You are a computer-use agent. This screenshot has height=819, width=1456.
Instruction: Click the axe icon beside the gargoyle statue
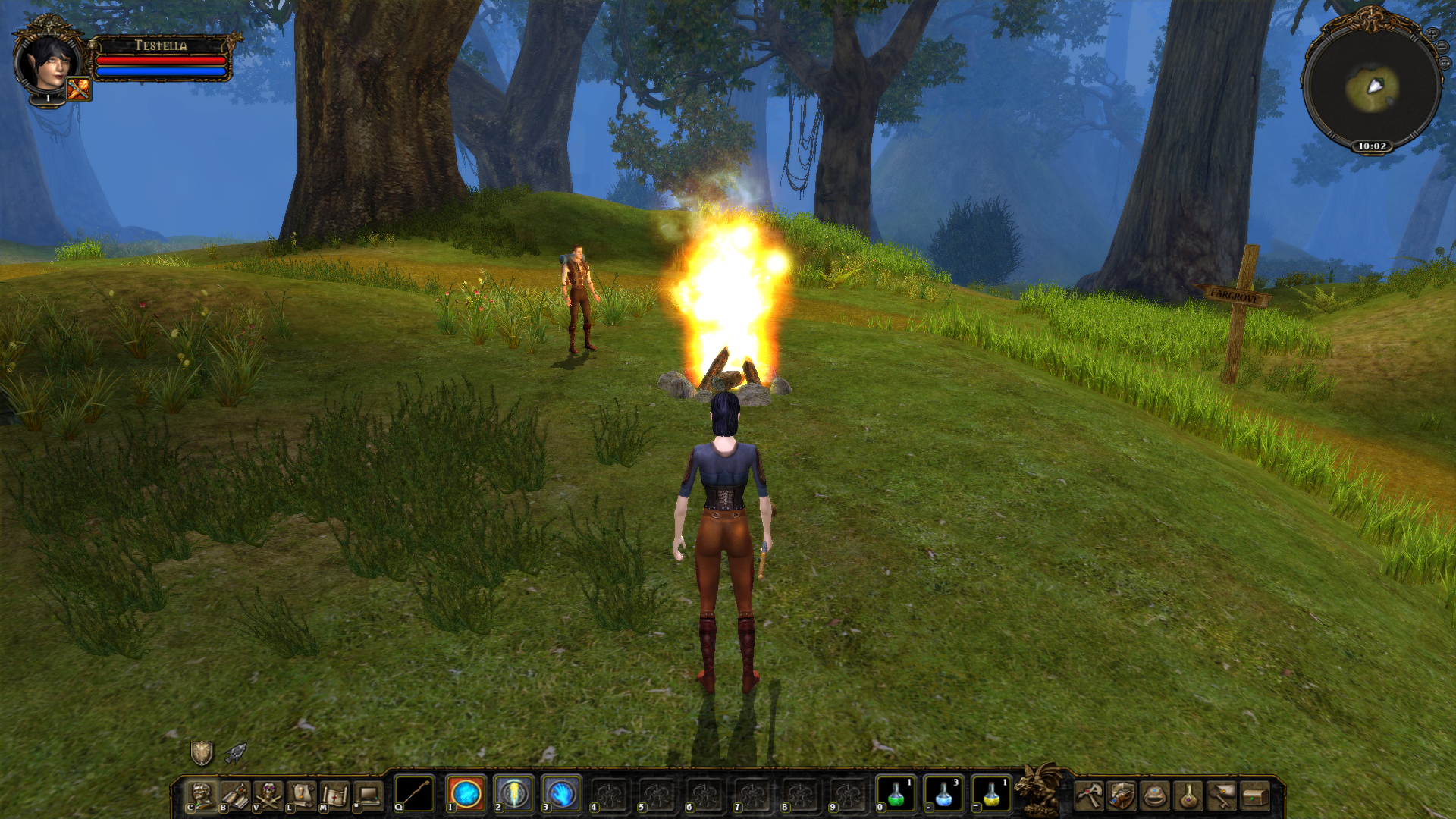(x=1088, y=795)
